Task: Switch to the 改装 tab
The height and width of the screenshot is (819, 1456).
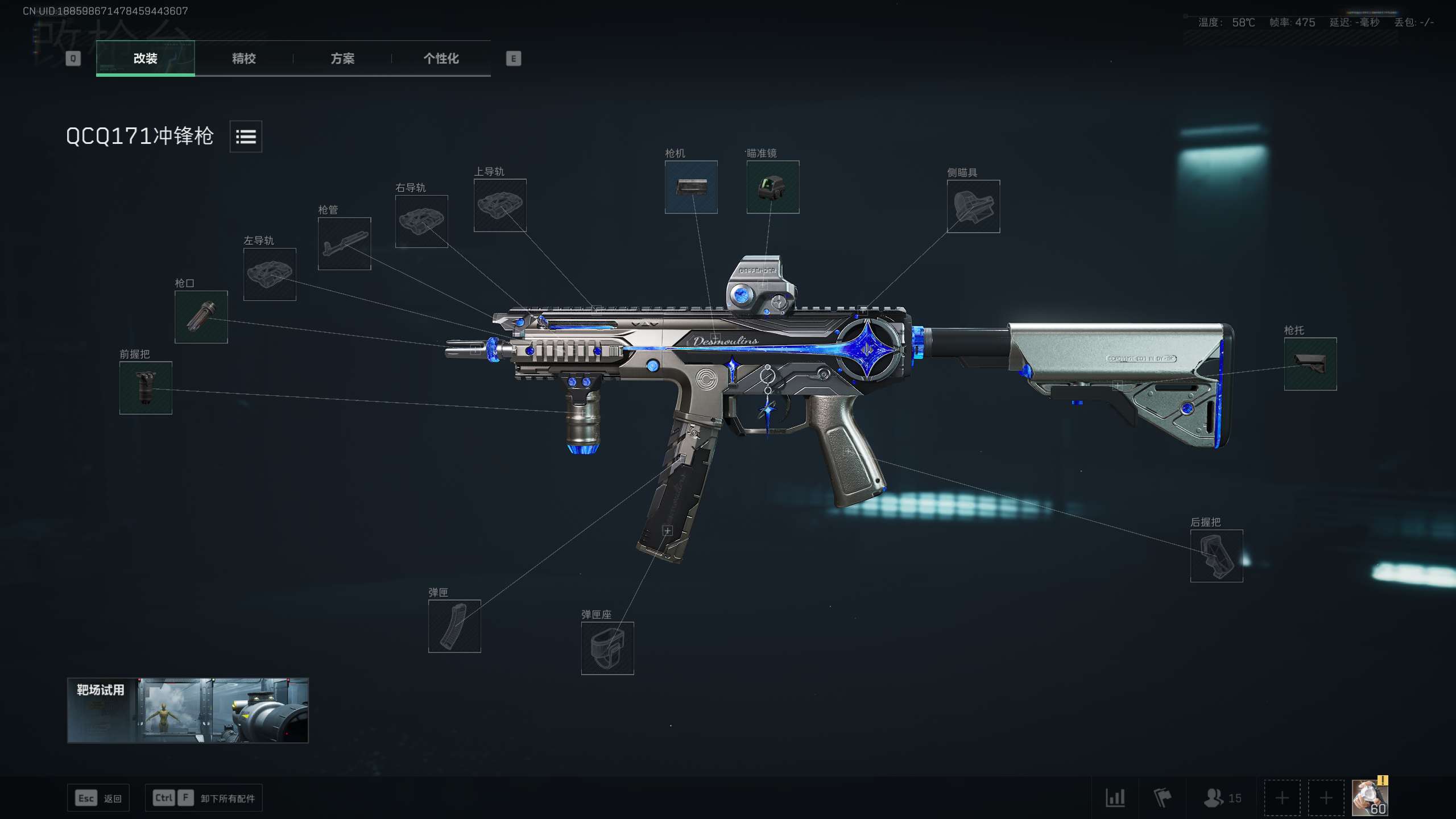Action: (145, 58)
